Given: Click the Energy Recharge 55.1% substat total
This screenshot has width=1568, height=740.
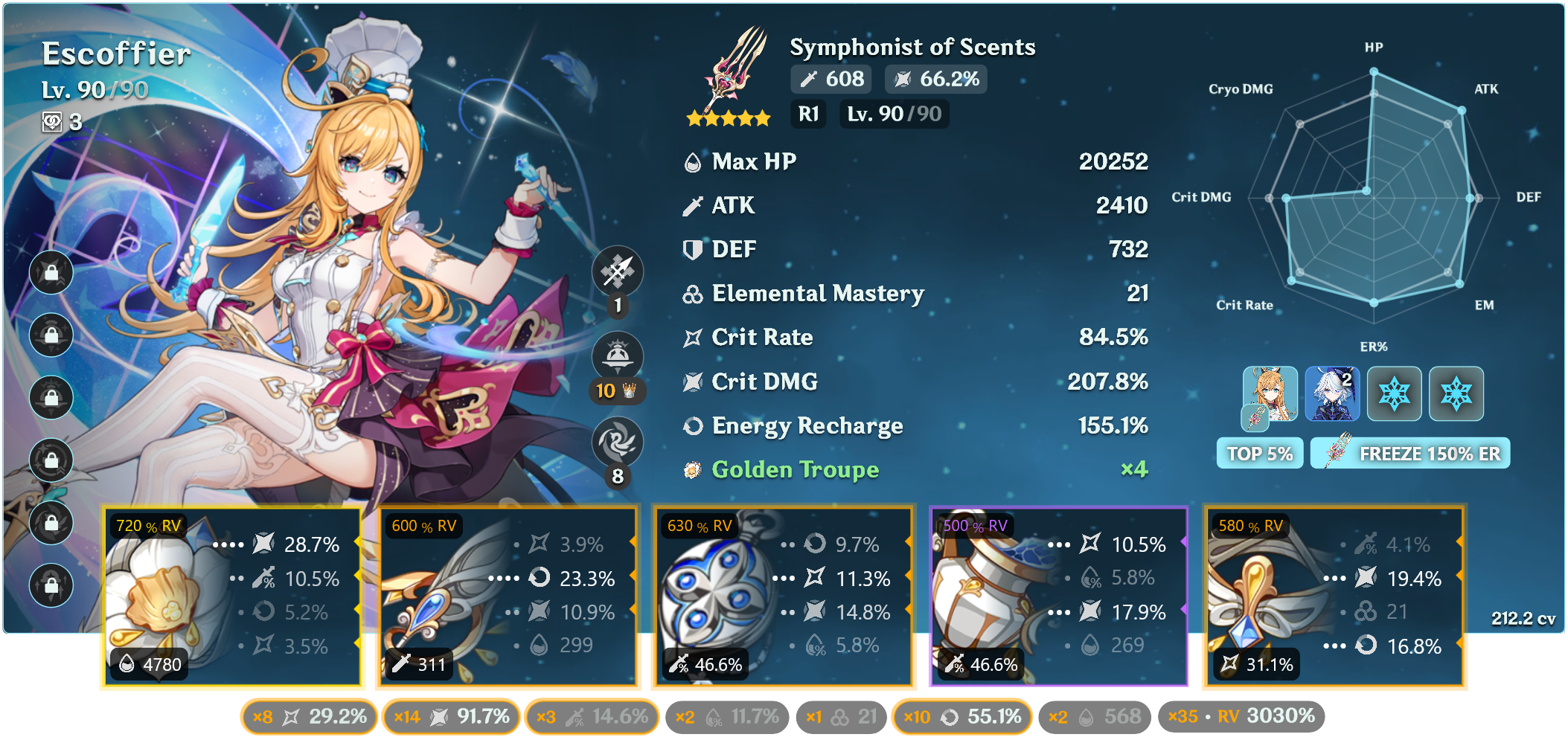Looking at the screenshot, I should [961, 716].
